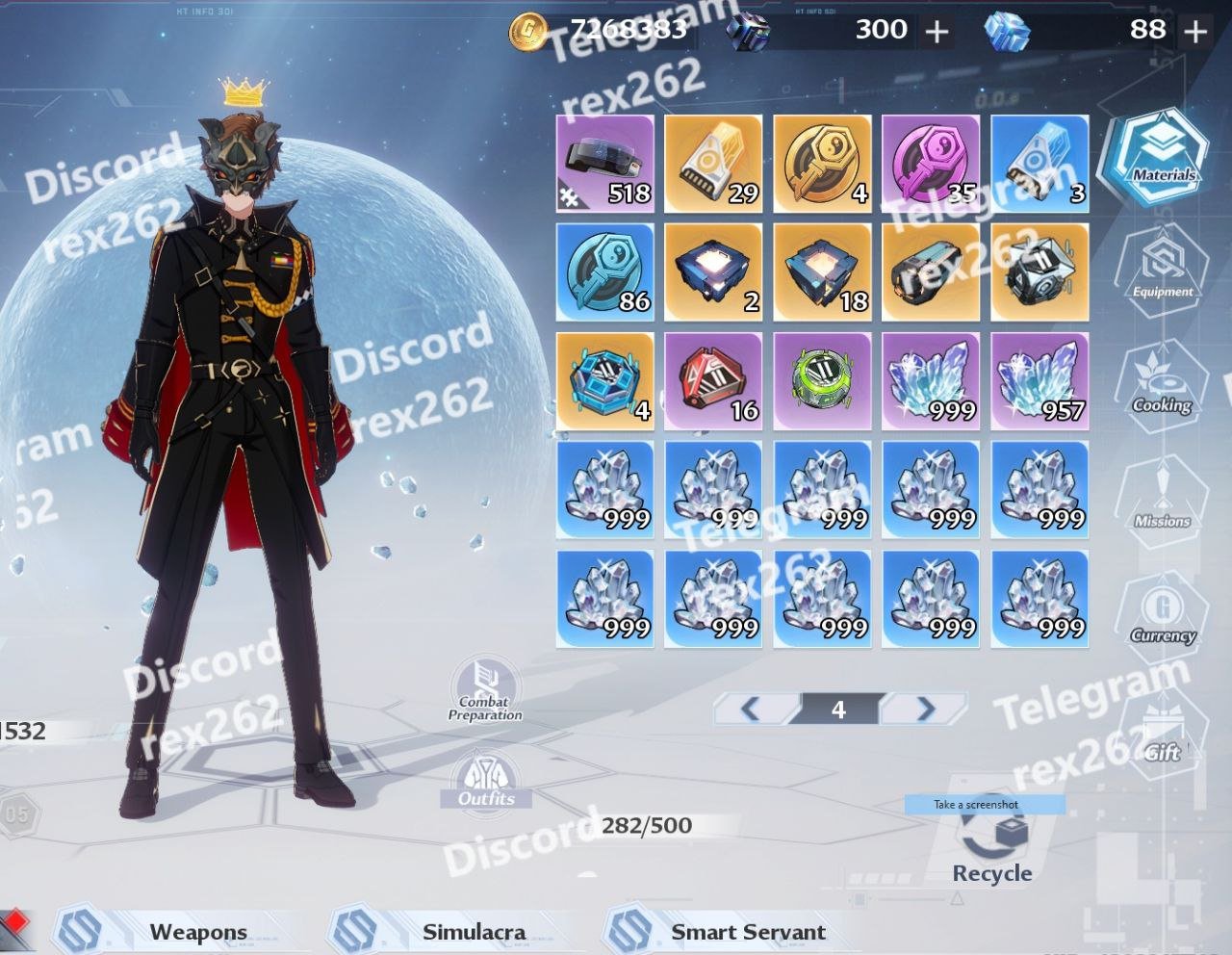This screenshot has height=955, width=1232.
Task: Select the purple key item with 35
Action: pyautogui.click(x=931, y=164)
